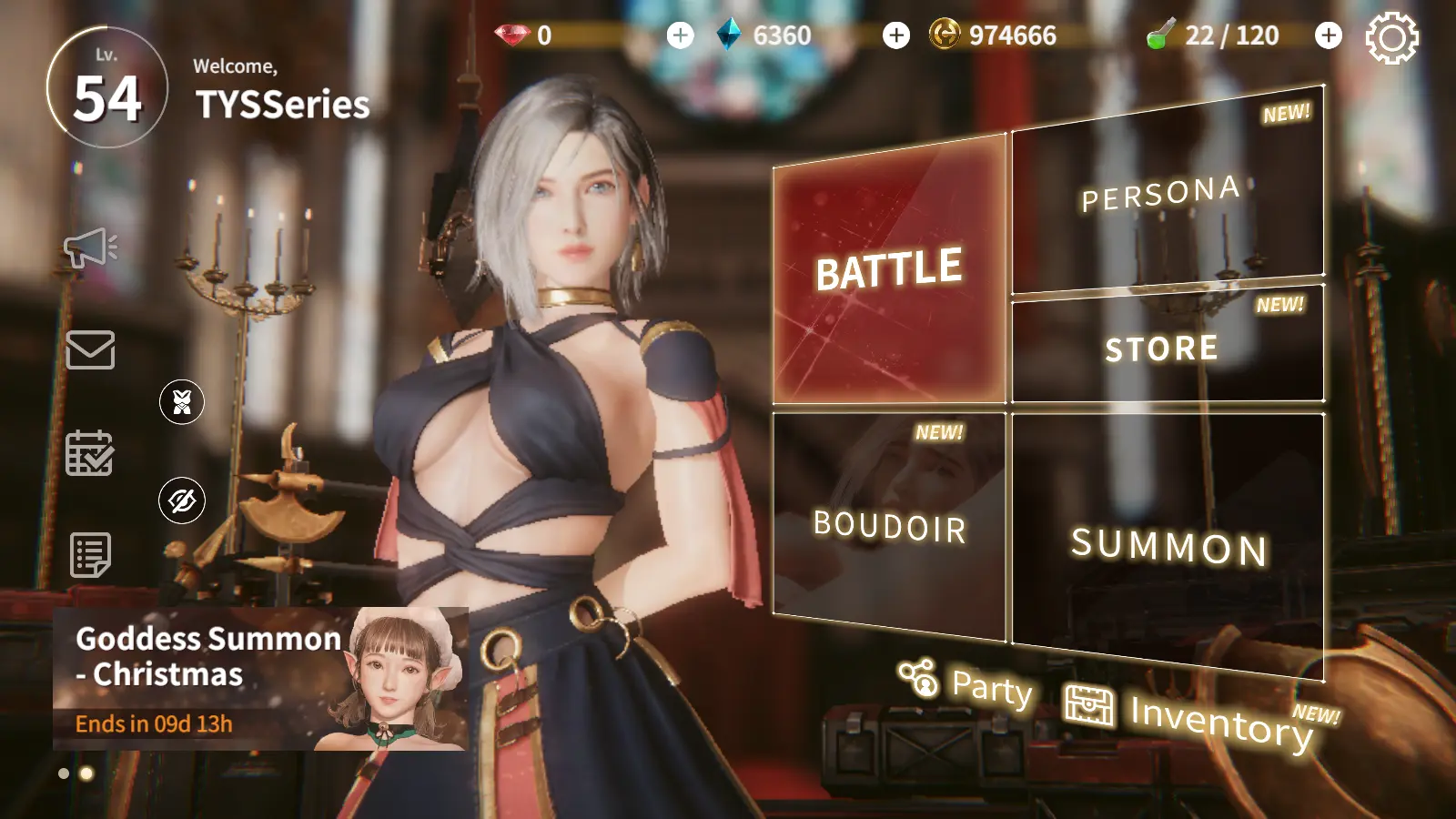Refill stamina with the plus button
1456x819 pixels.
coord(1329,35)
